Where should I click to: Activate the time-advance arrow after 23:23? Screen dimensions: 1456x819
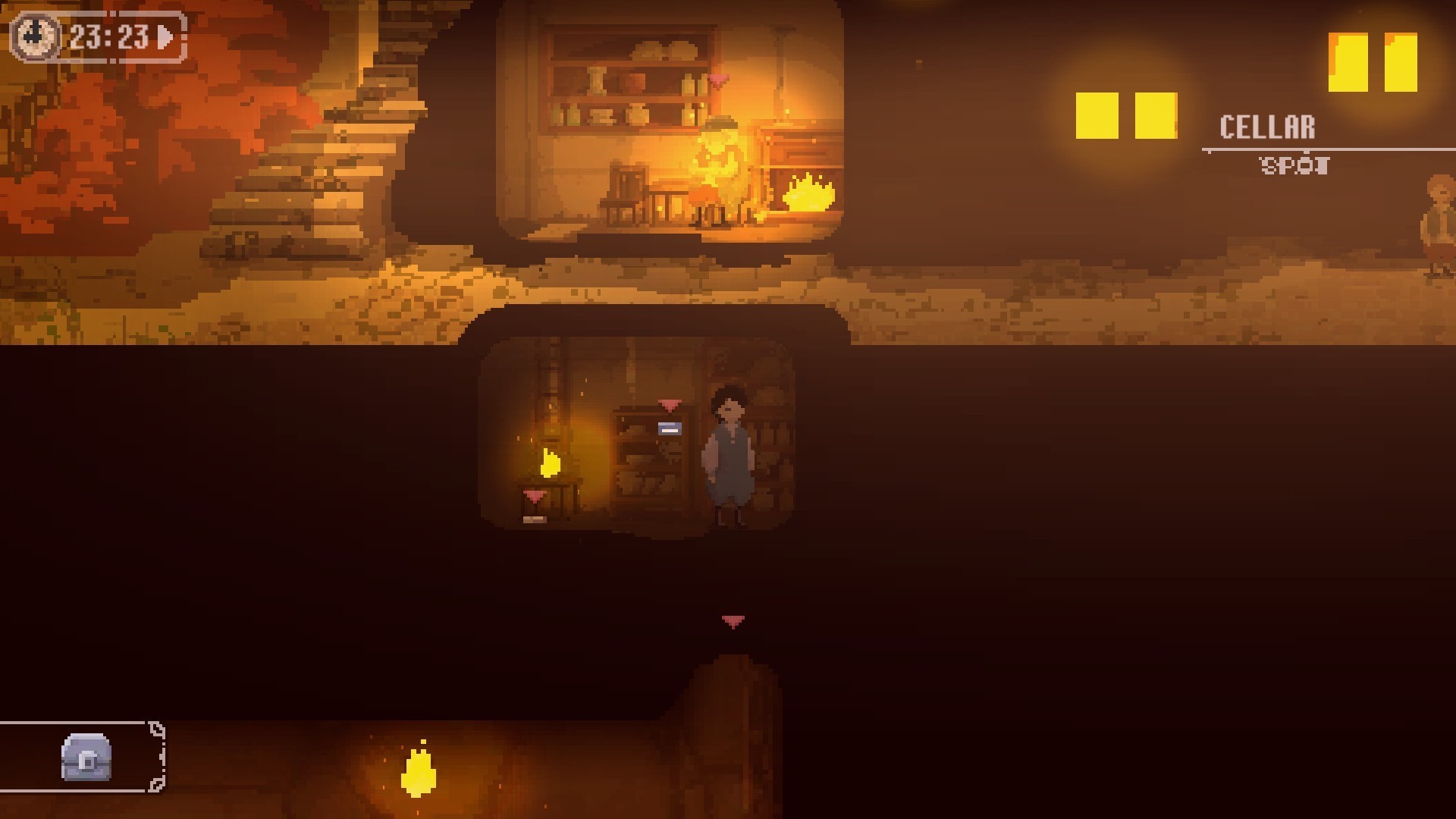(x=165, y=36)
